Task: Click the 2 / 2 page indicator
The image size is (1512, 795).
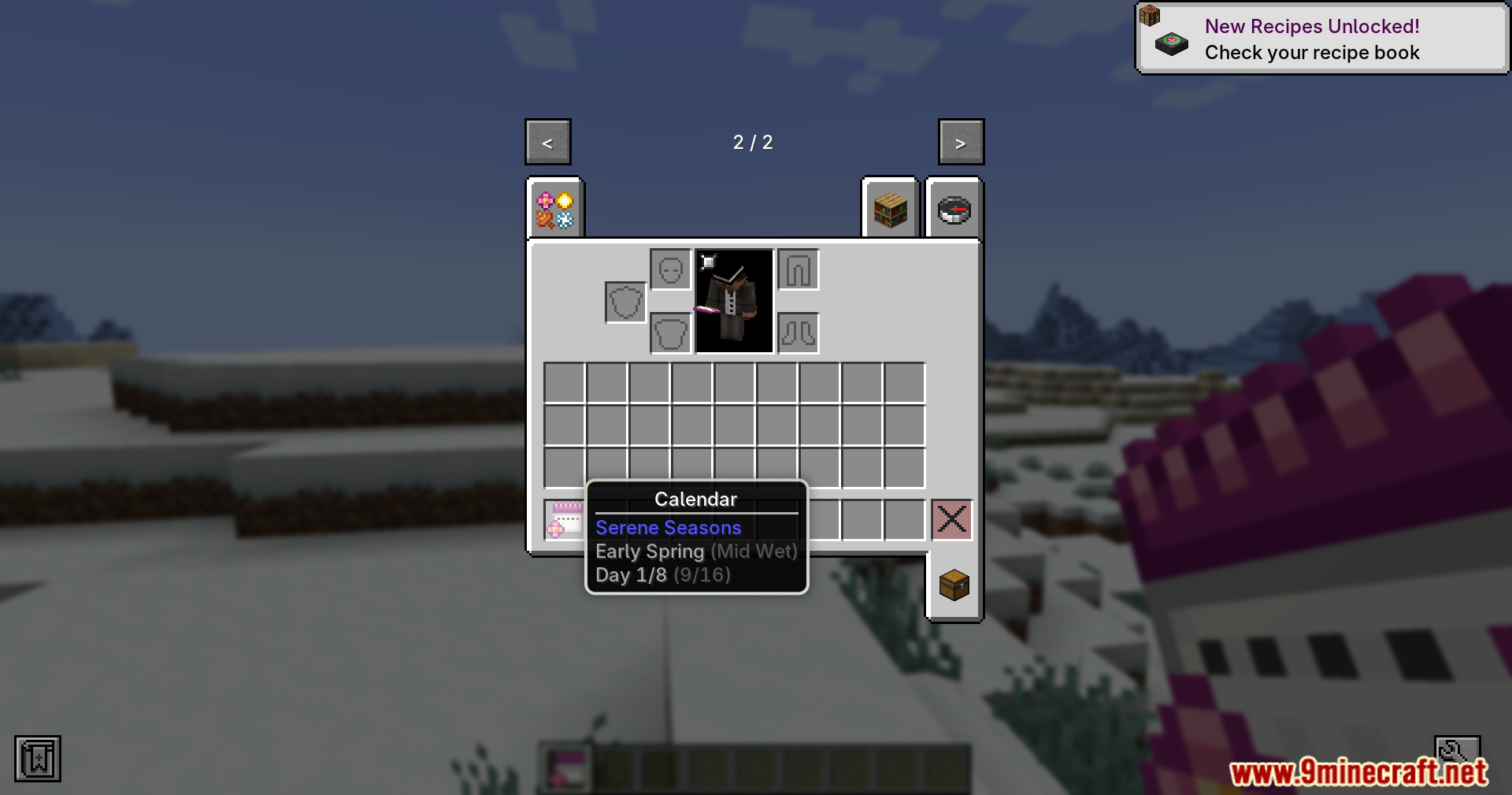Action: [x=753, y=142]
